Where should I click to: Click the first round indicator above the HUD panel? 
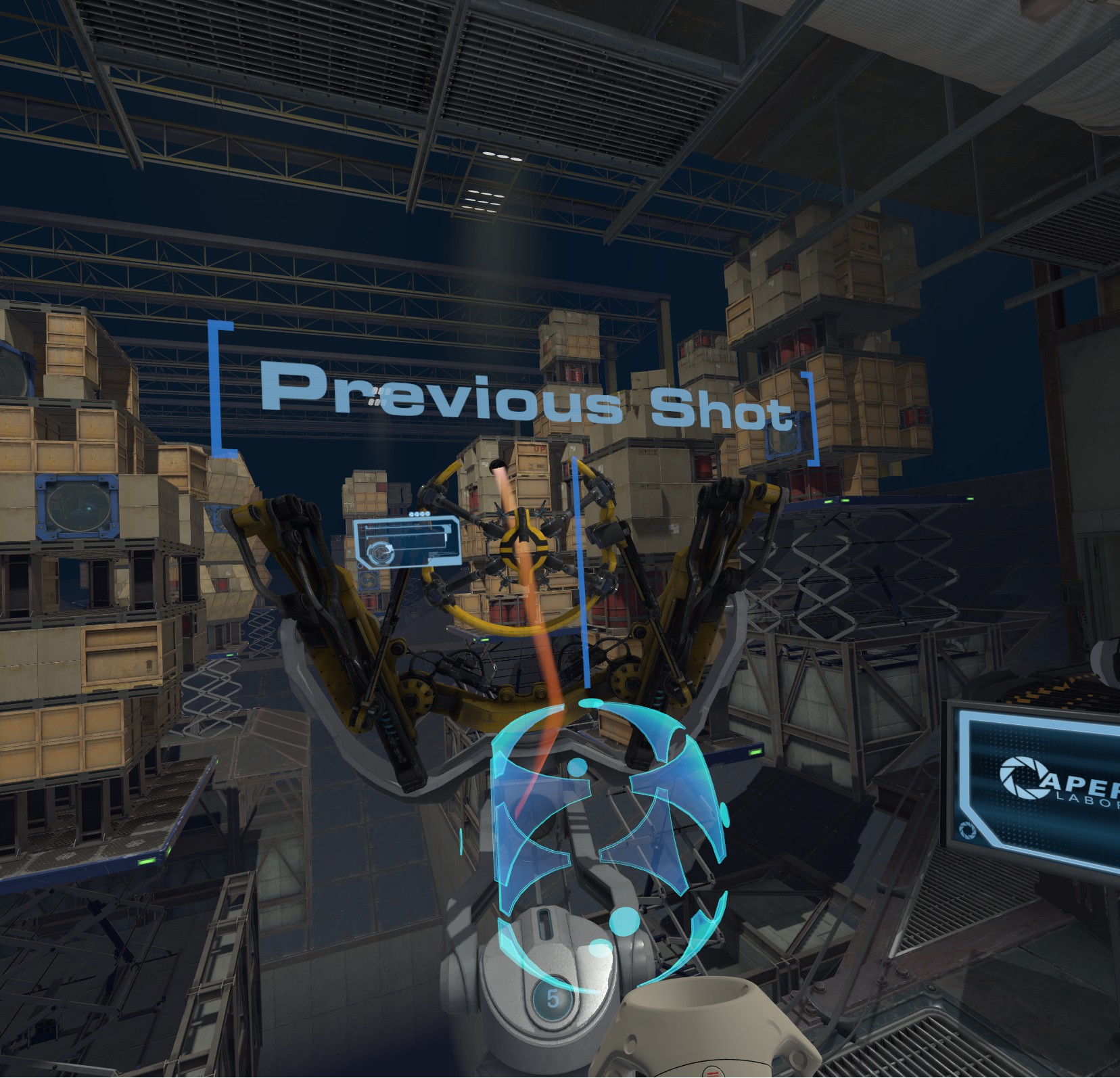click(411, 514)
